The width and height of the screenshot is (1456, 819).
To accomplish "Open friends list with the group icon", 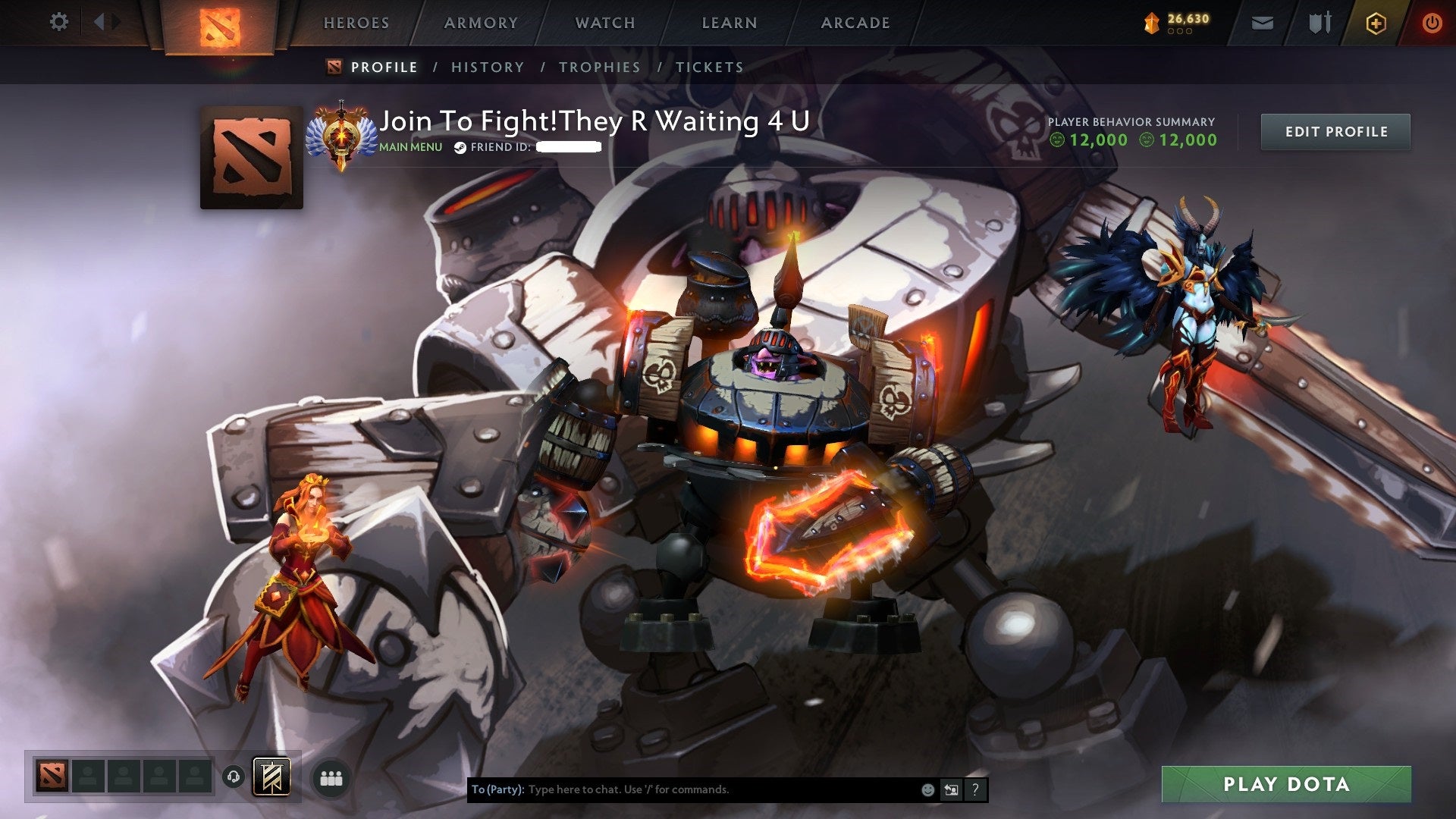I will pyautogui.click(x=331, y=777).
